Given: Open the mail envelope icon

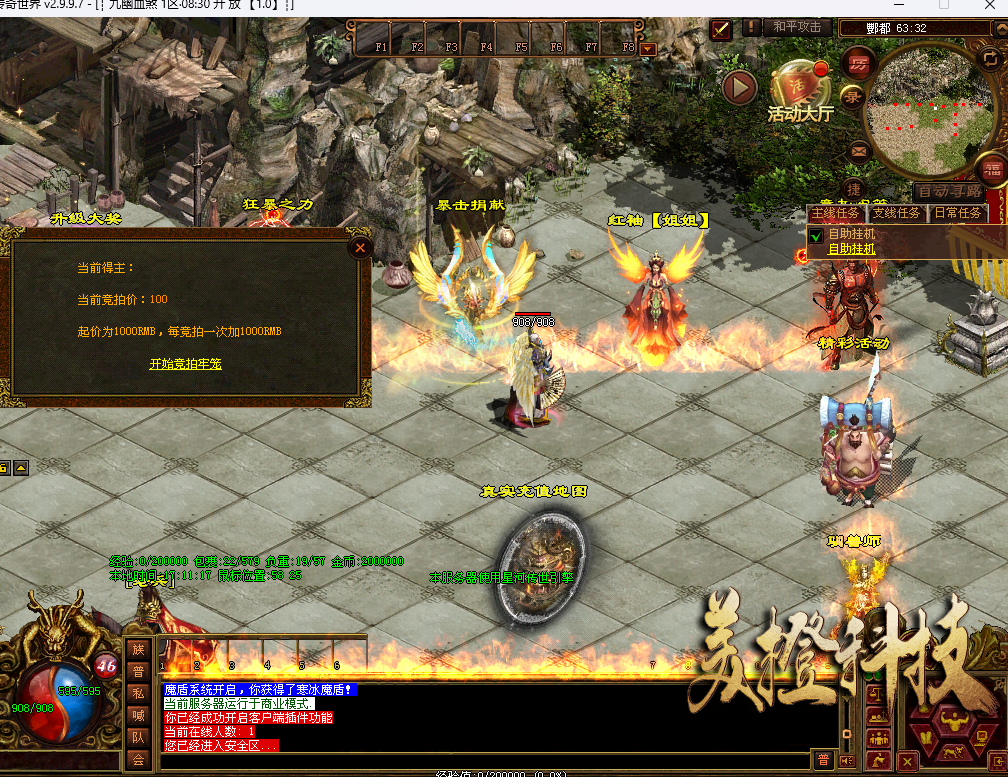Looking at the screenshot, I should coord(858,152).
